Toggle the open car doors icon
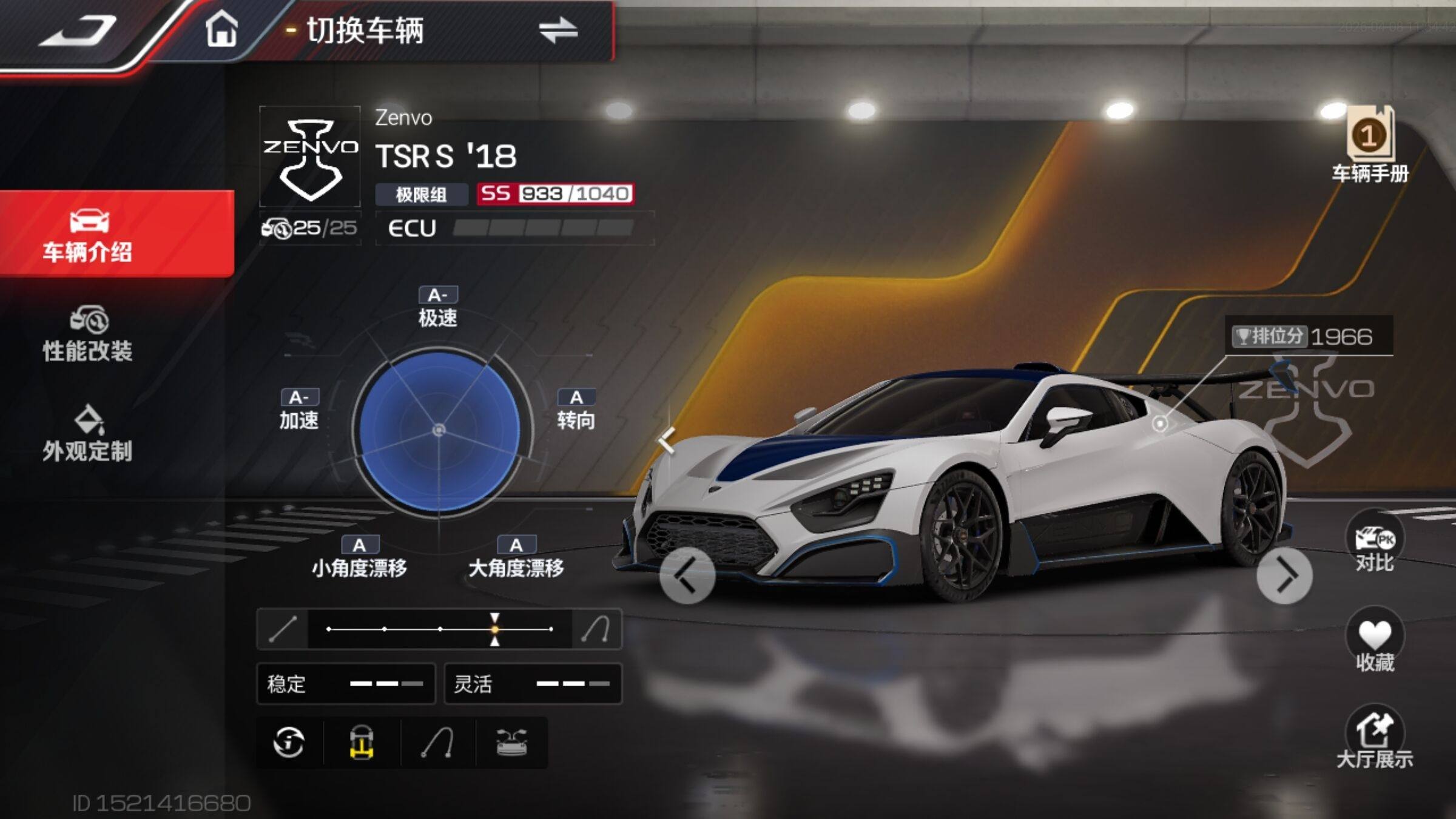This screenshot has width=1456, height=819. pos(511,743)
